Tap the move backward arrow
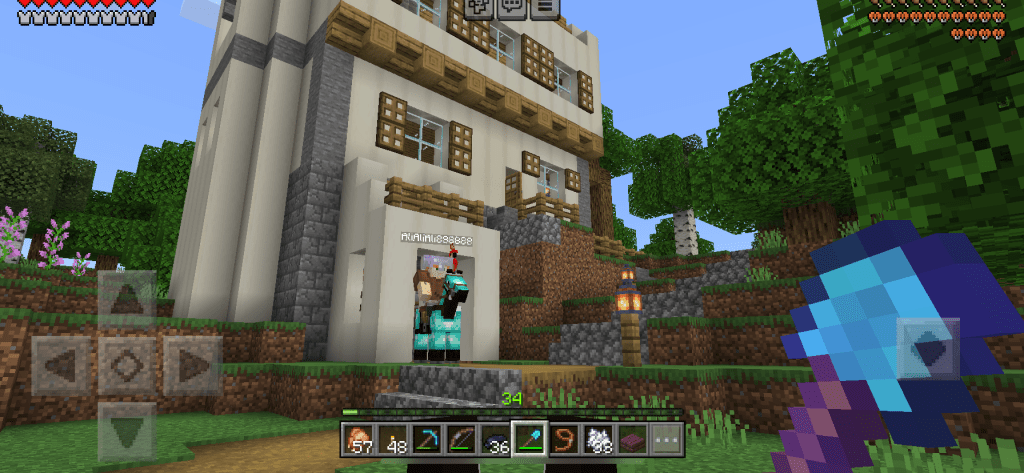Viewport: 1024px width, 473px height. 126,431
